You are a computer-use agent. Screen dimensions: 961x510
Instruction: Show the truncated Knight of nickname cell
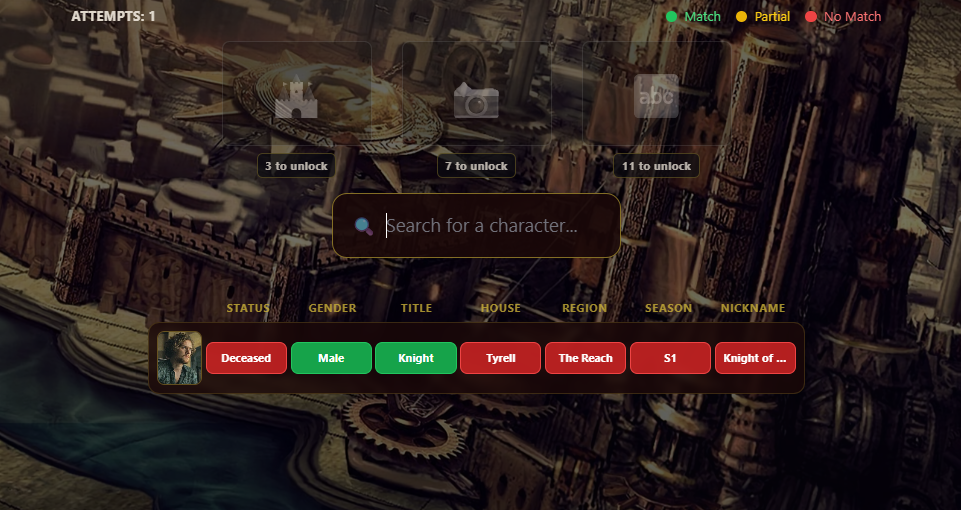[755, 358]
